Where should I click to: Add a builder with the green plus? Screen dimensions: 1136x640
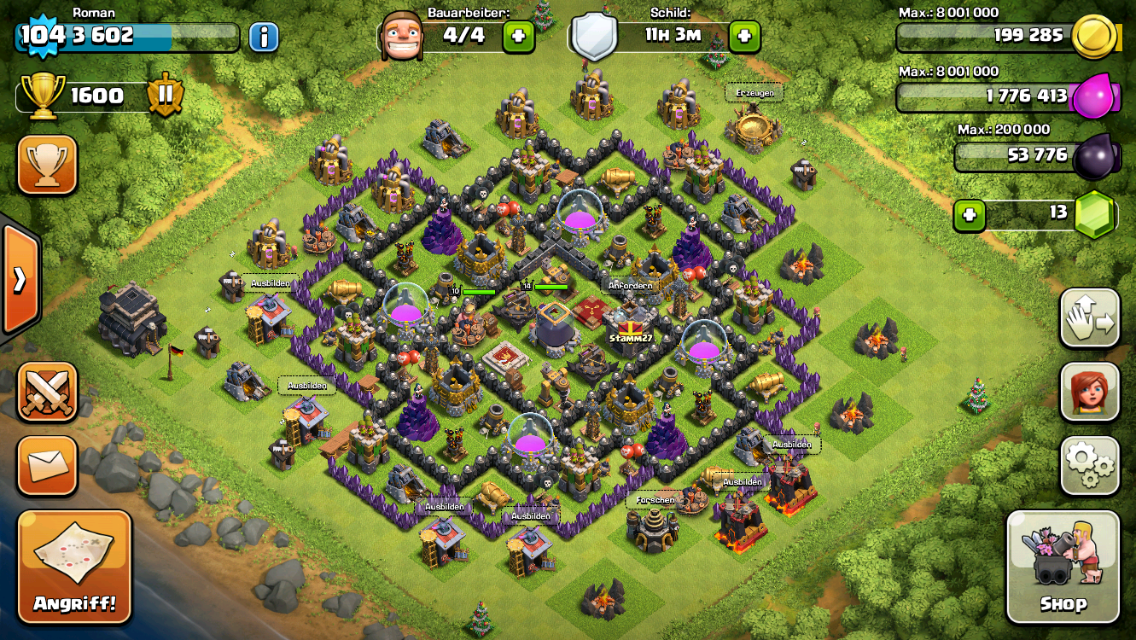click(518, 37)
